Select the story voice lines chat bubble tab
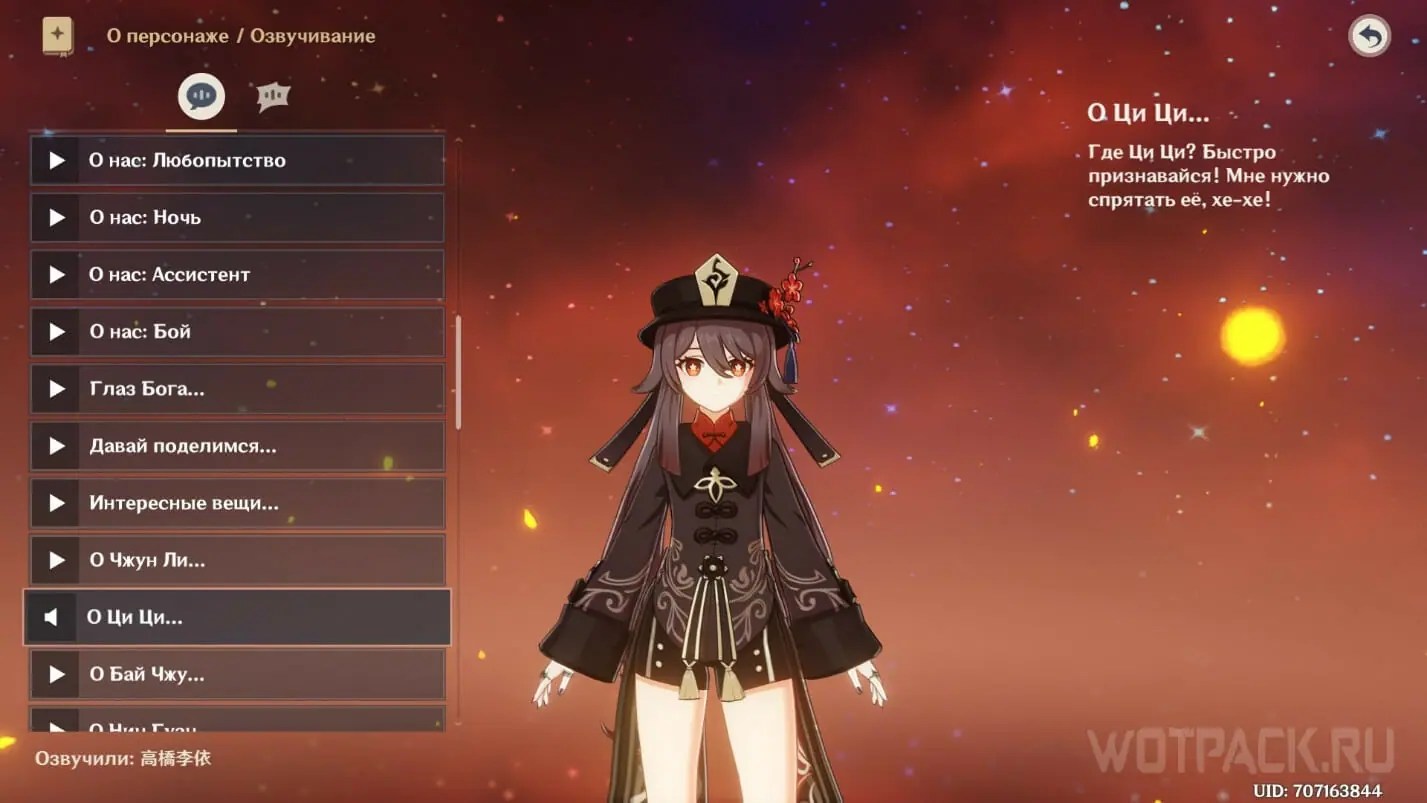 200,96
